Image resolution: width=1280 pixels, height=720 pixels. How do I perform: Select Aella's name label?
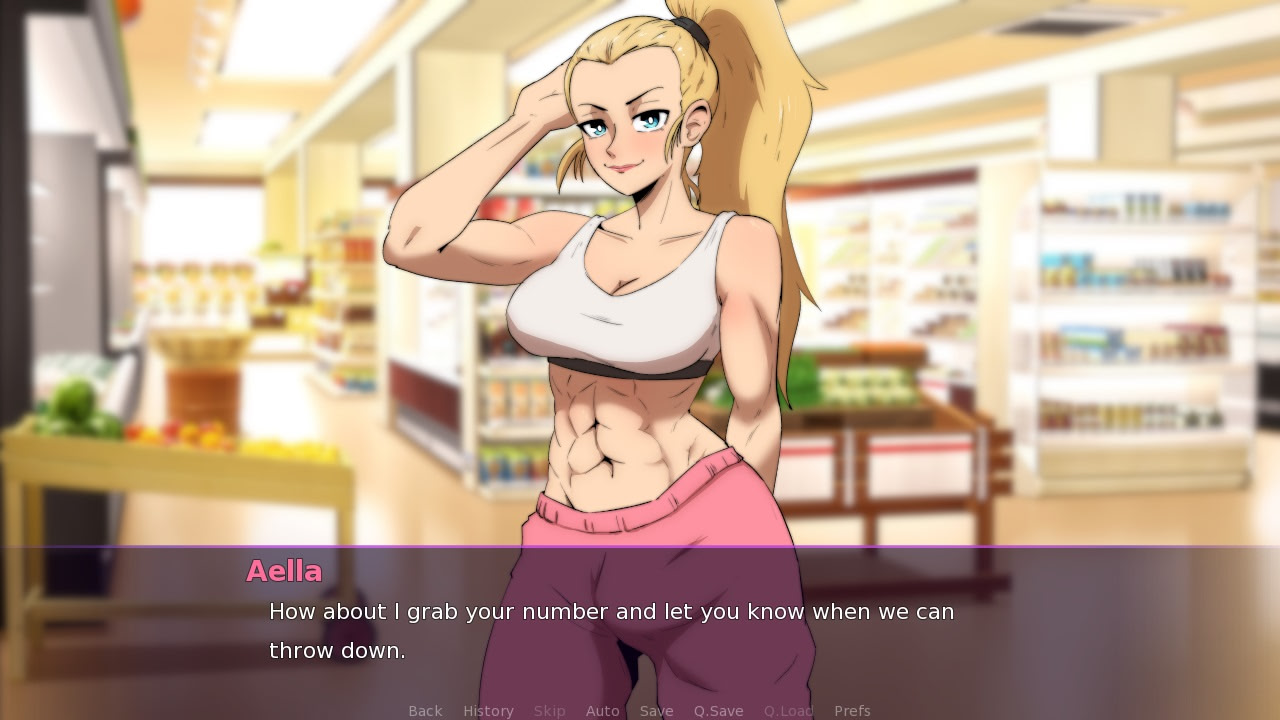pyautogui.click(x=284, y=572)
